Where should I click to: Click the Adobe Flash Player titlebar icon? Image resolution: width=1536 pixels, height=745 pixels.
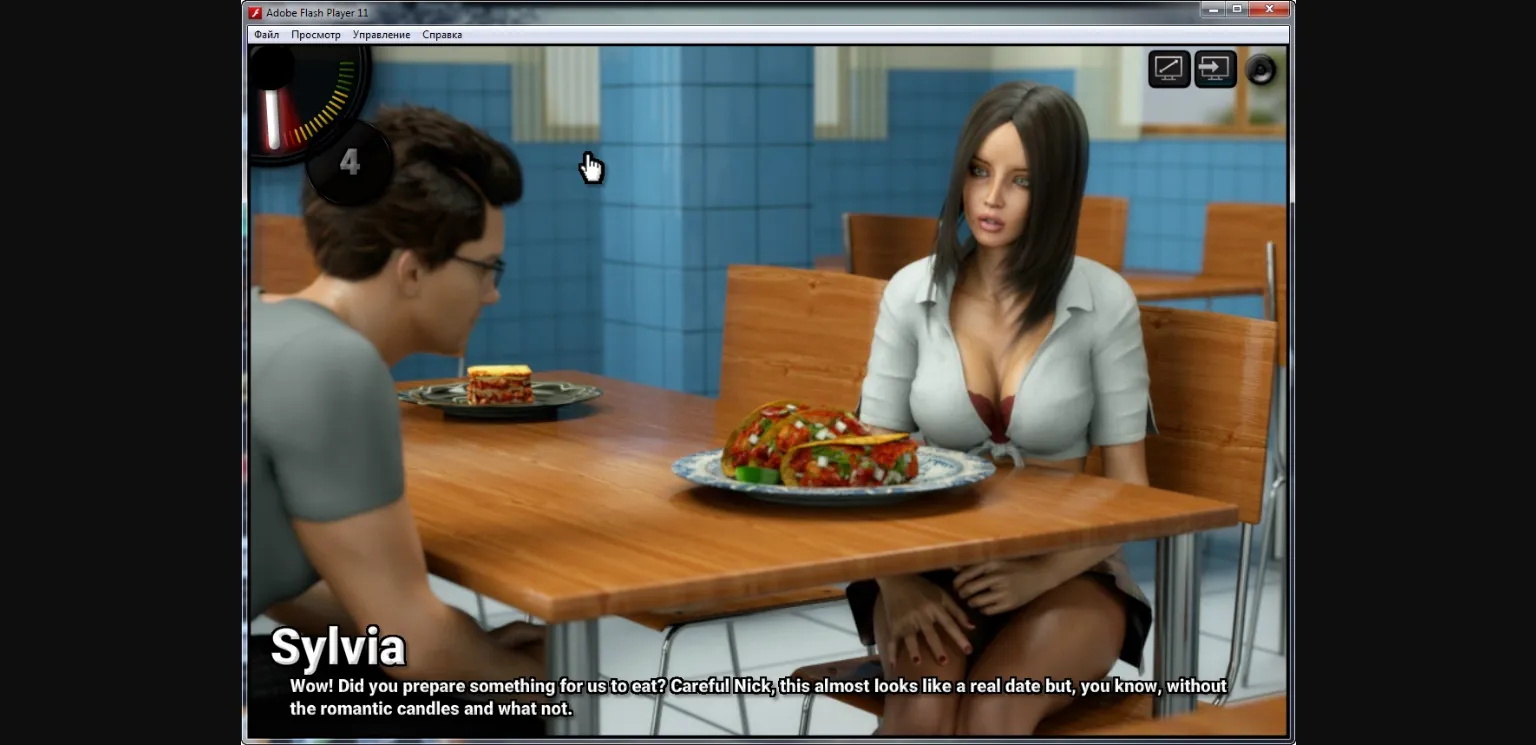point(253,12)
